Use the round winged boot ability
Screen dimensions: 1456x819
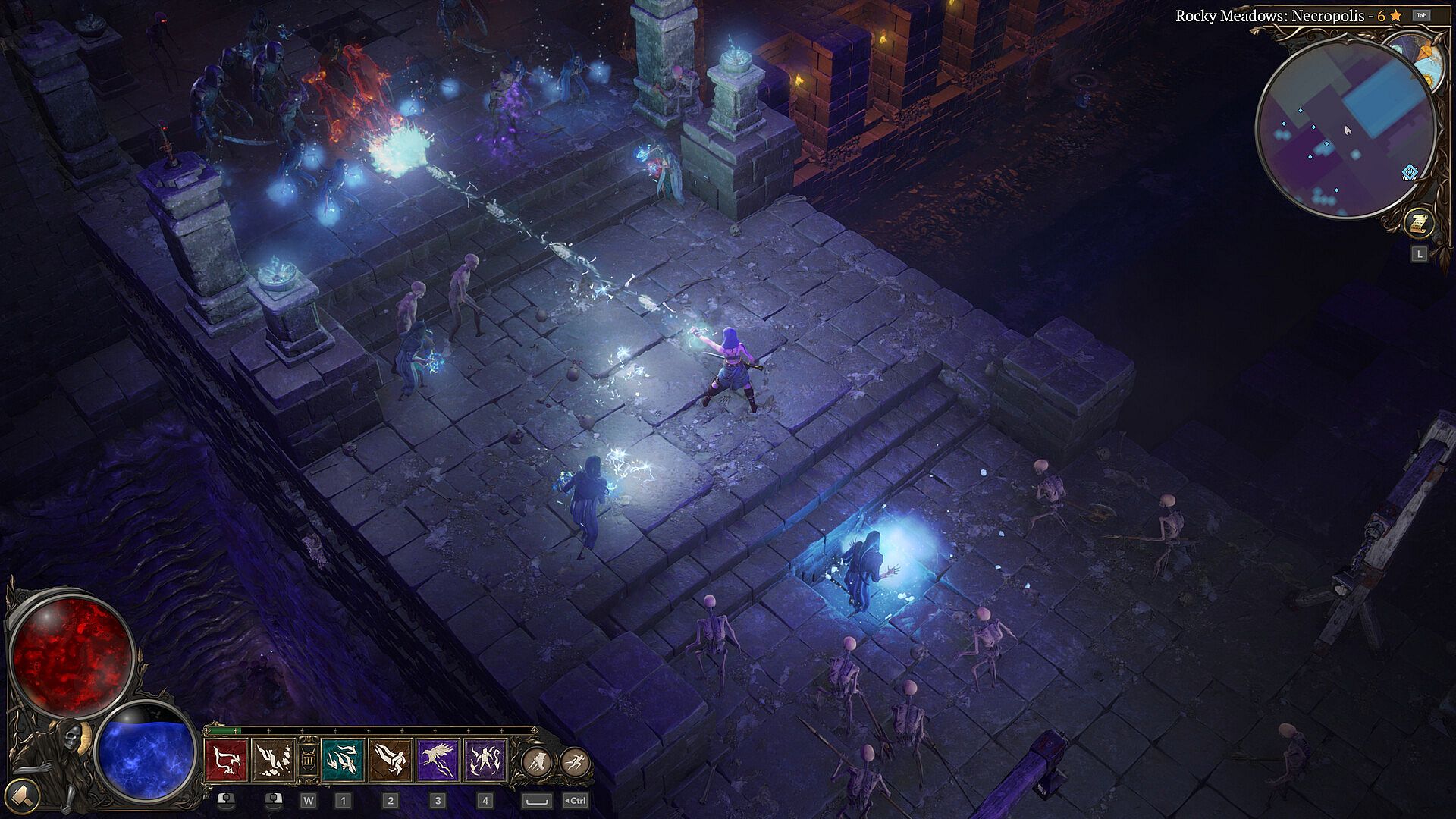point(536,760)
